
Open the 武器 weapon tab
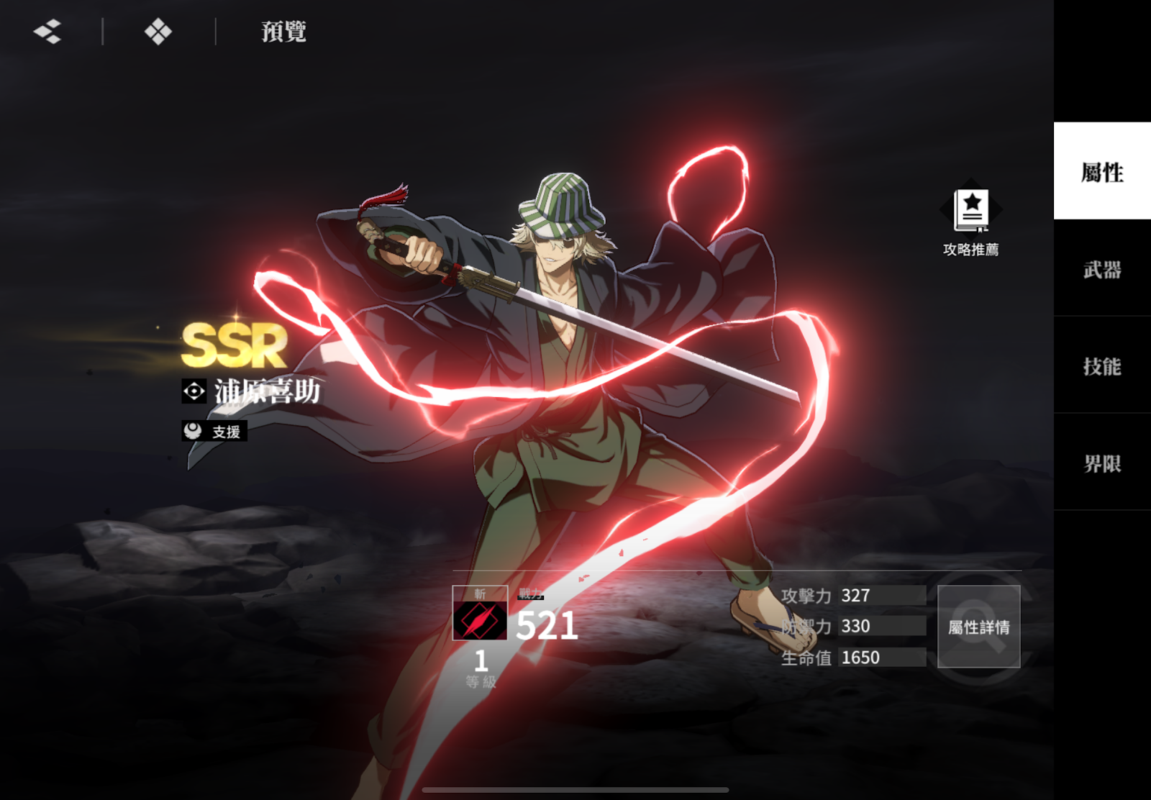(x=1102, y=269)
